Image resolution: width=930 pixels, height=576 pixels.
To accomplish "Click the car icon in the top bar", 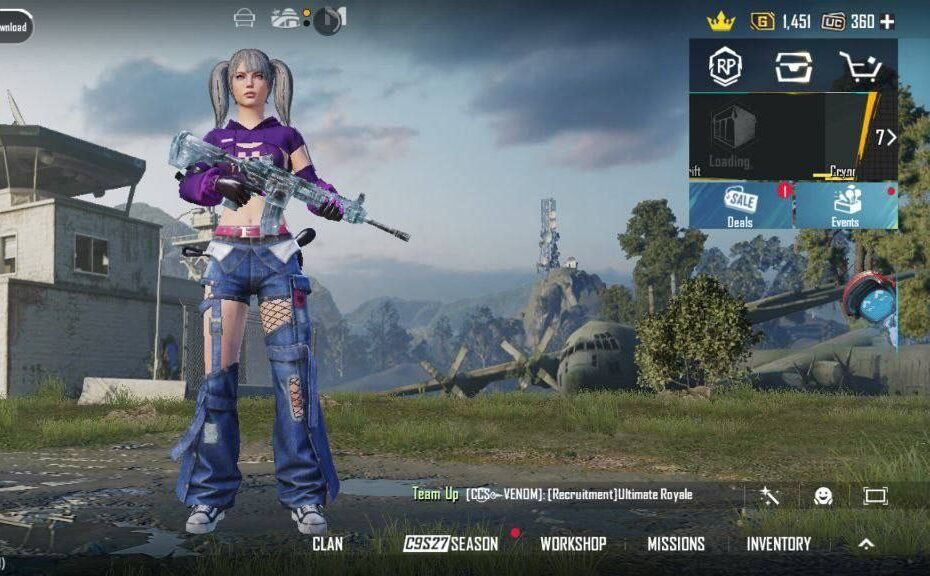I will click(x=244, y=18).
